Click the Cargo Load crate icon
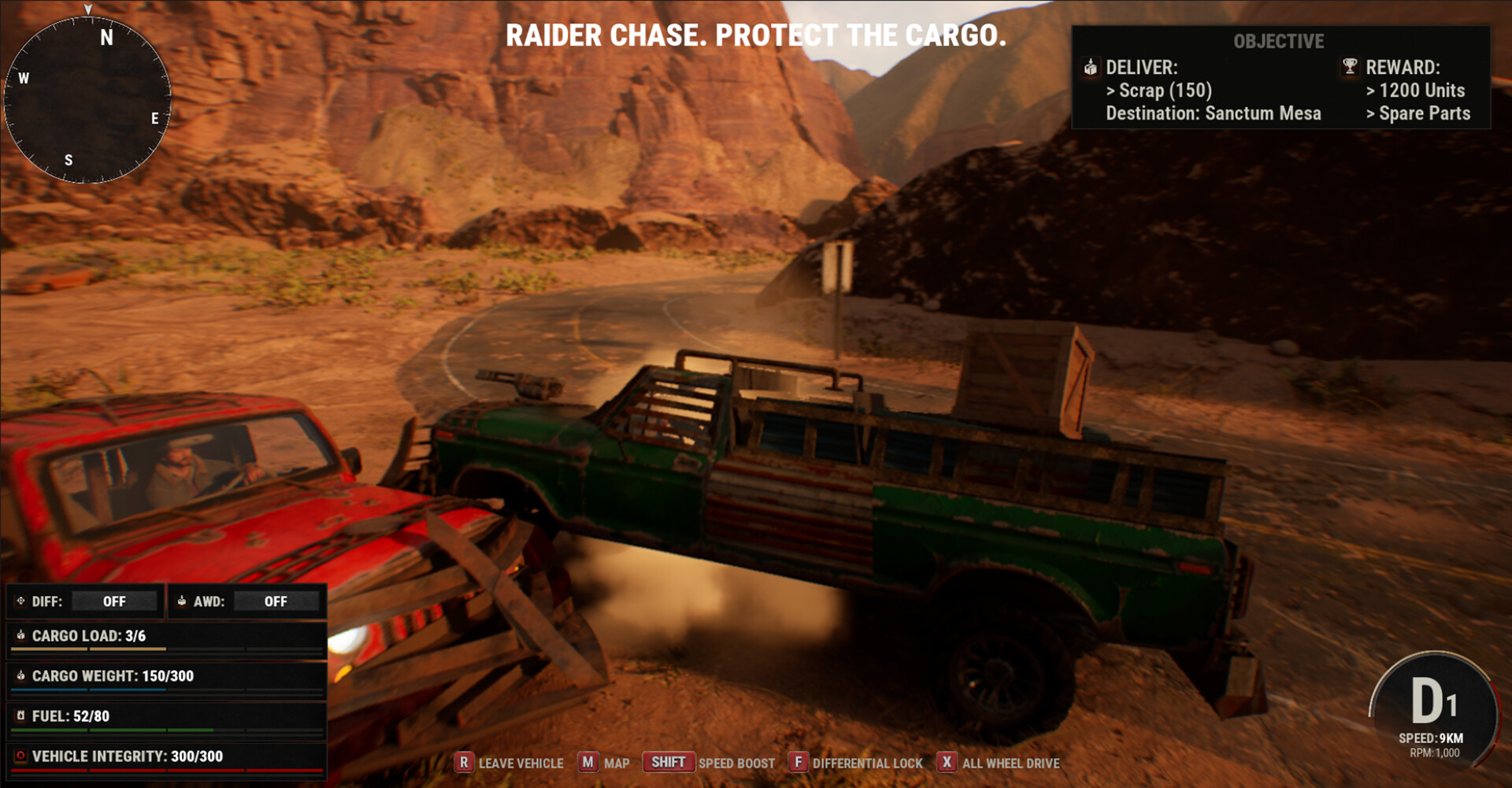The height and width of the screenshot is (788, 1512). click(20, 635)
